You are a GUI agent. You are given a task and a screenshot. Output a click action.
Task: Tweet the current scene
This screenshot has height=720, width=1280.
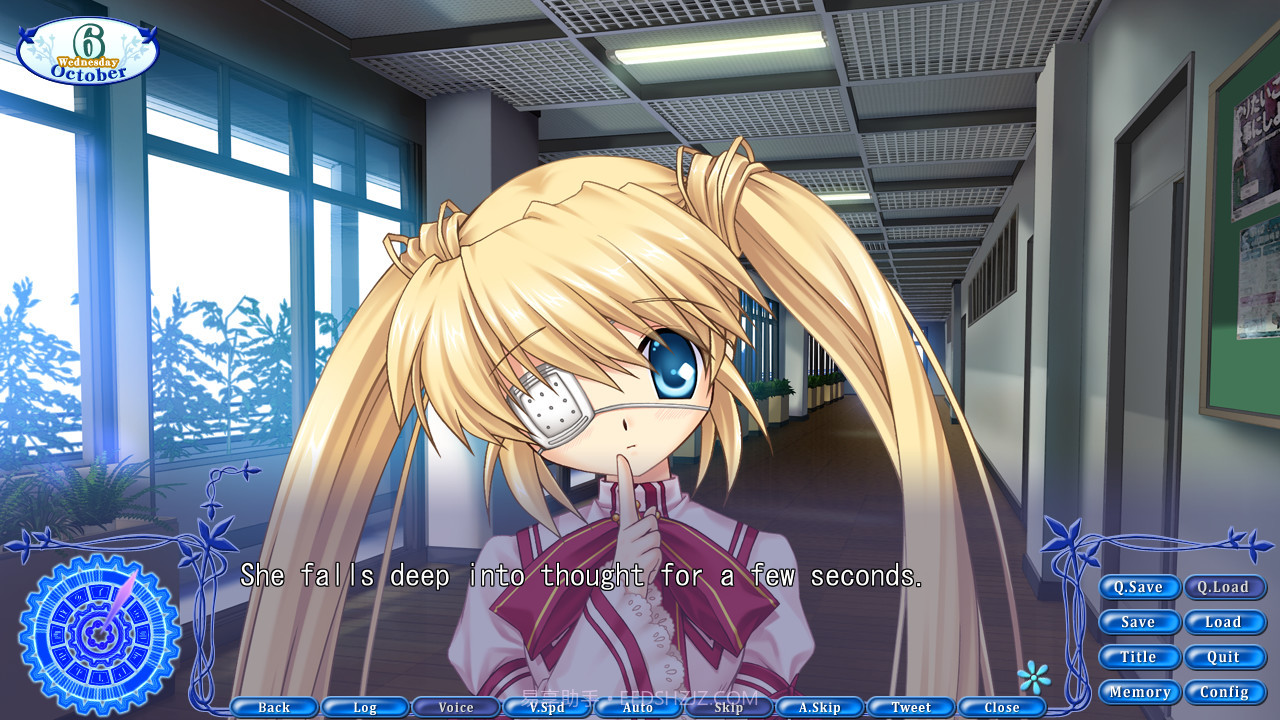pyautogui.click(x=911, y=707)
